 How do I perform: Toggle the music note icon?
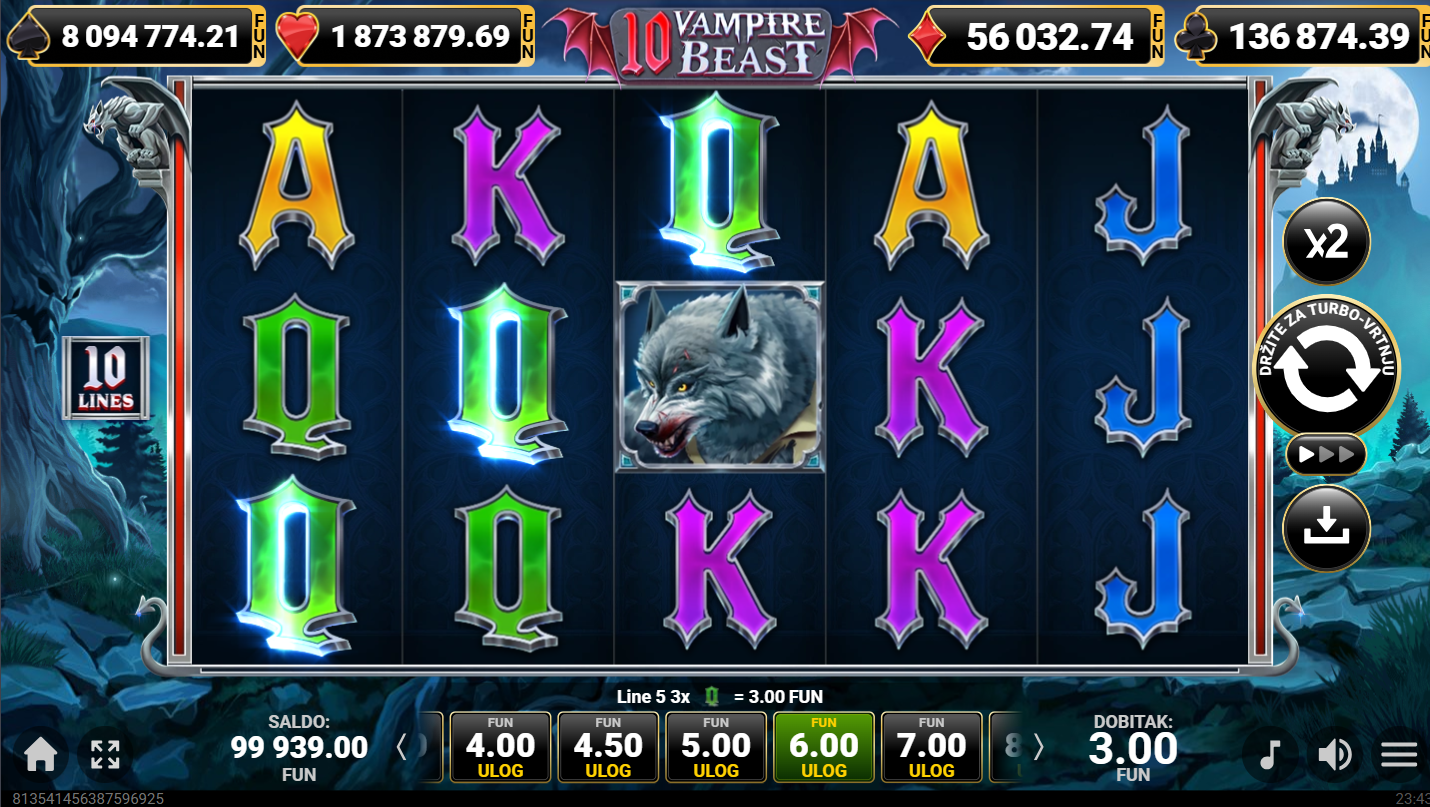1269,755
